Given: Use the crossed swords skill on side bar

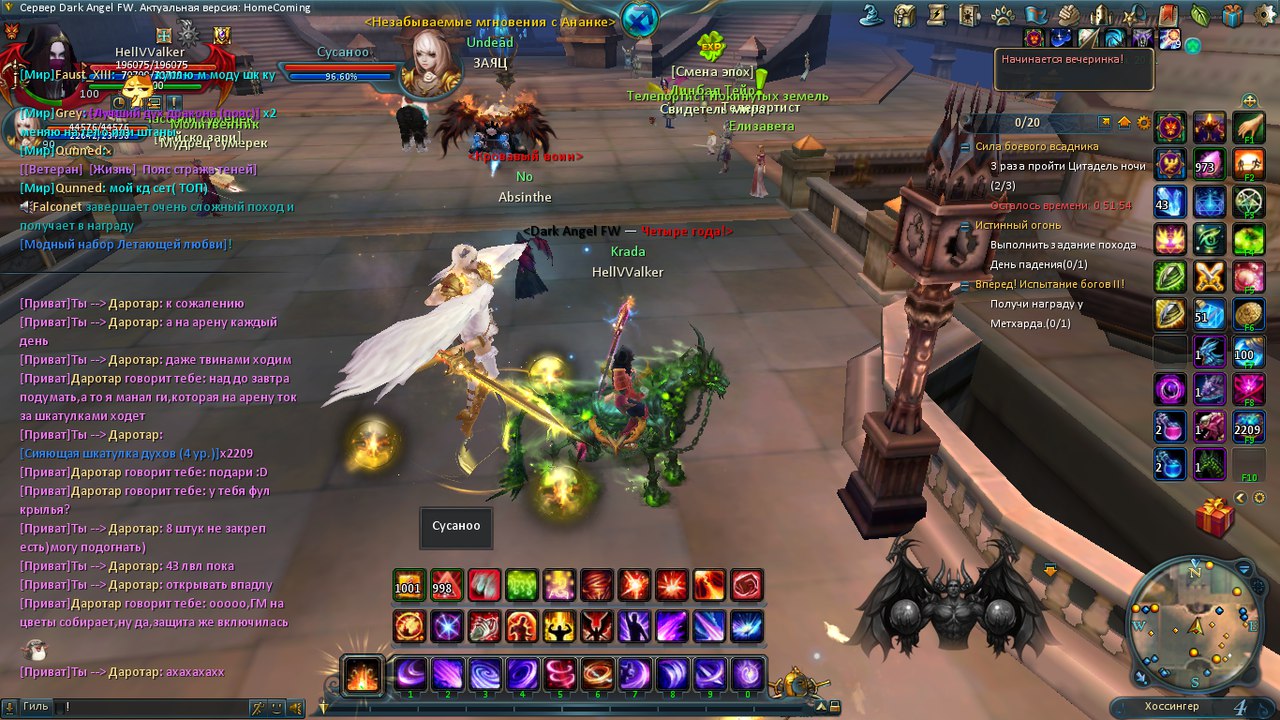Looking at the screenshot, I should pos(1209,276).
